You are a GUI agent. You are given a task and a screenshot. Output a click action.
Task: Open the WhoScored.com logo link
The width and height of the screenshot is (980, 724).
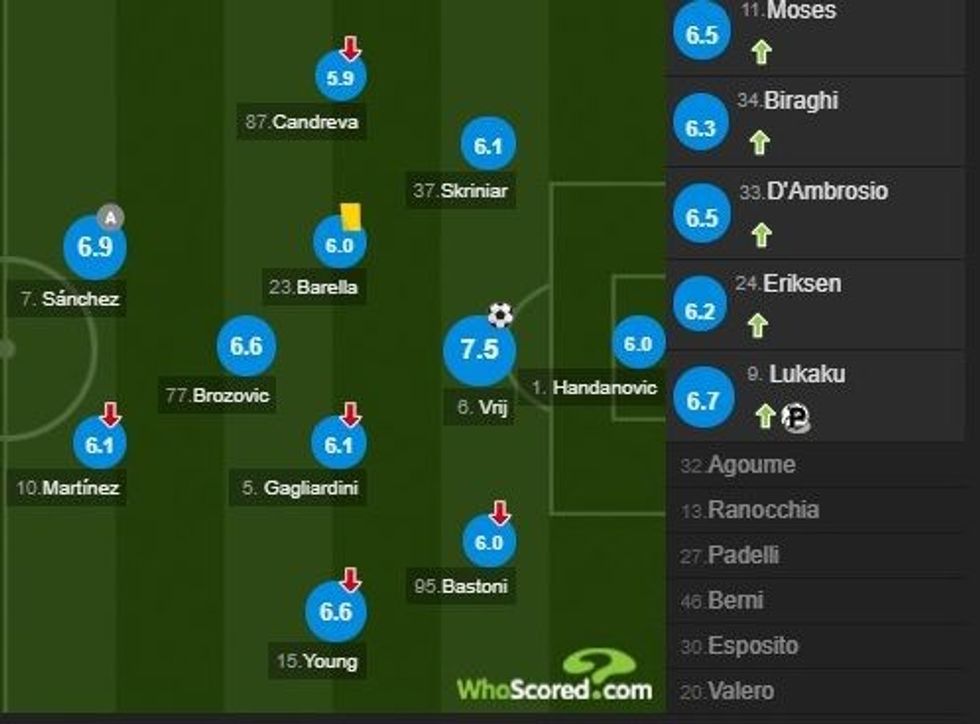(556, 680)
